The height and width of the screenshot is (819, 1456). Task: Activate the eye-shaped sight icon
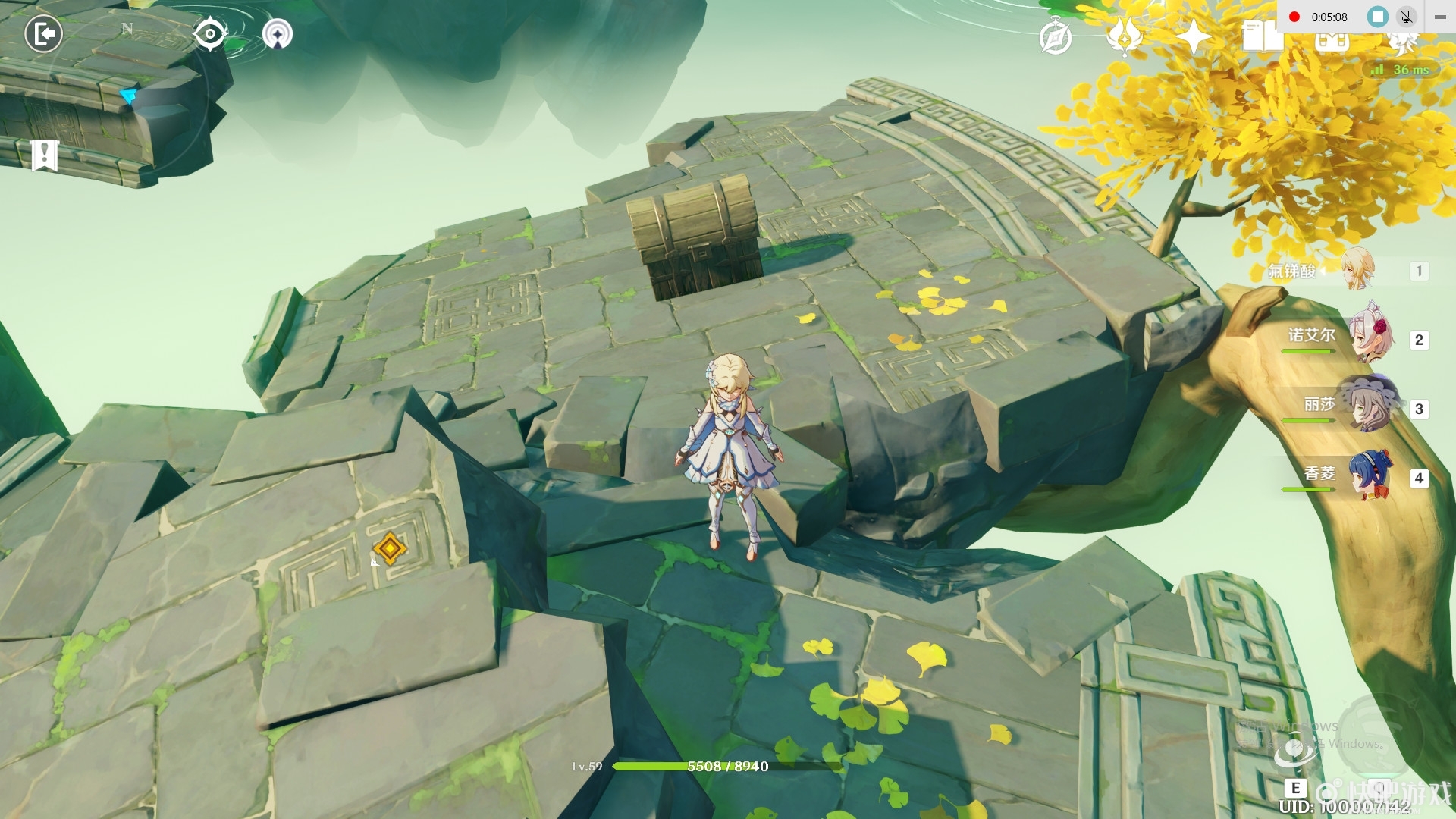click(209, 34)
